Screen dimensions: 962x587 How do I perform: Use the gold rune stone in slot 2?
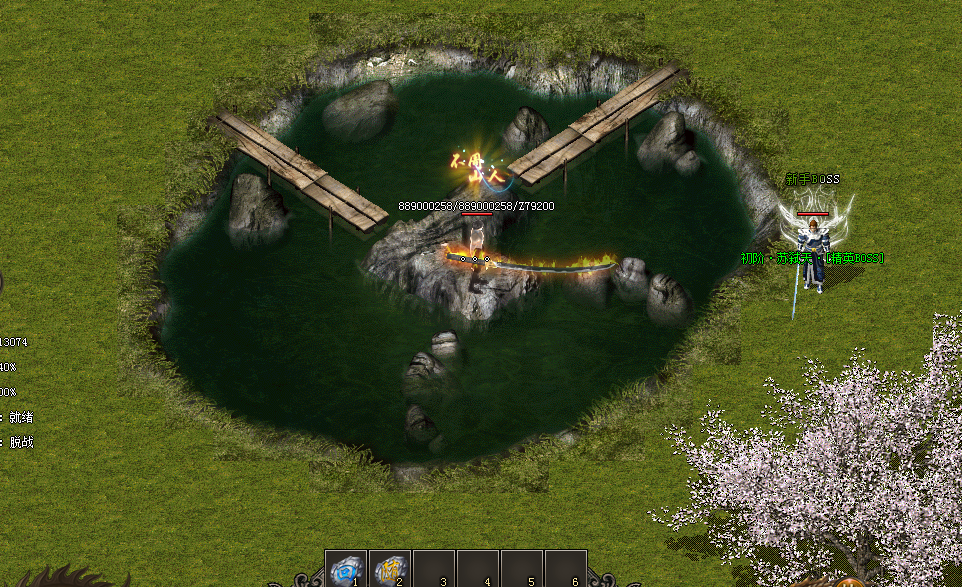389,569
